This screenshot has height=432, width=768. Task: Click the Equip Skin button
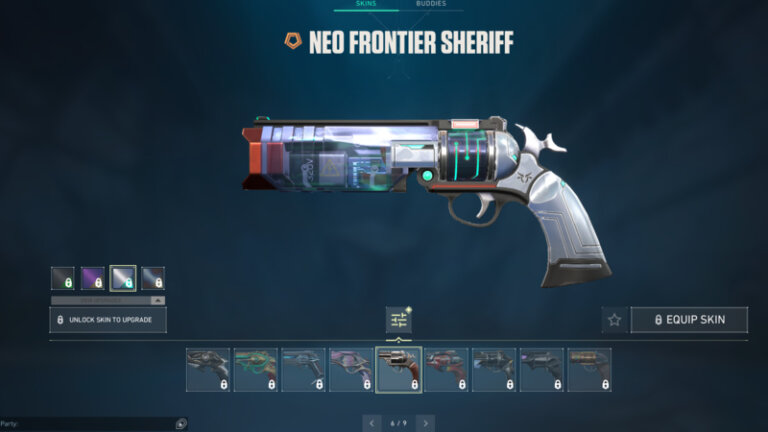click(689, 320)
